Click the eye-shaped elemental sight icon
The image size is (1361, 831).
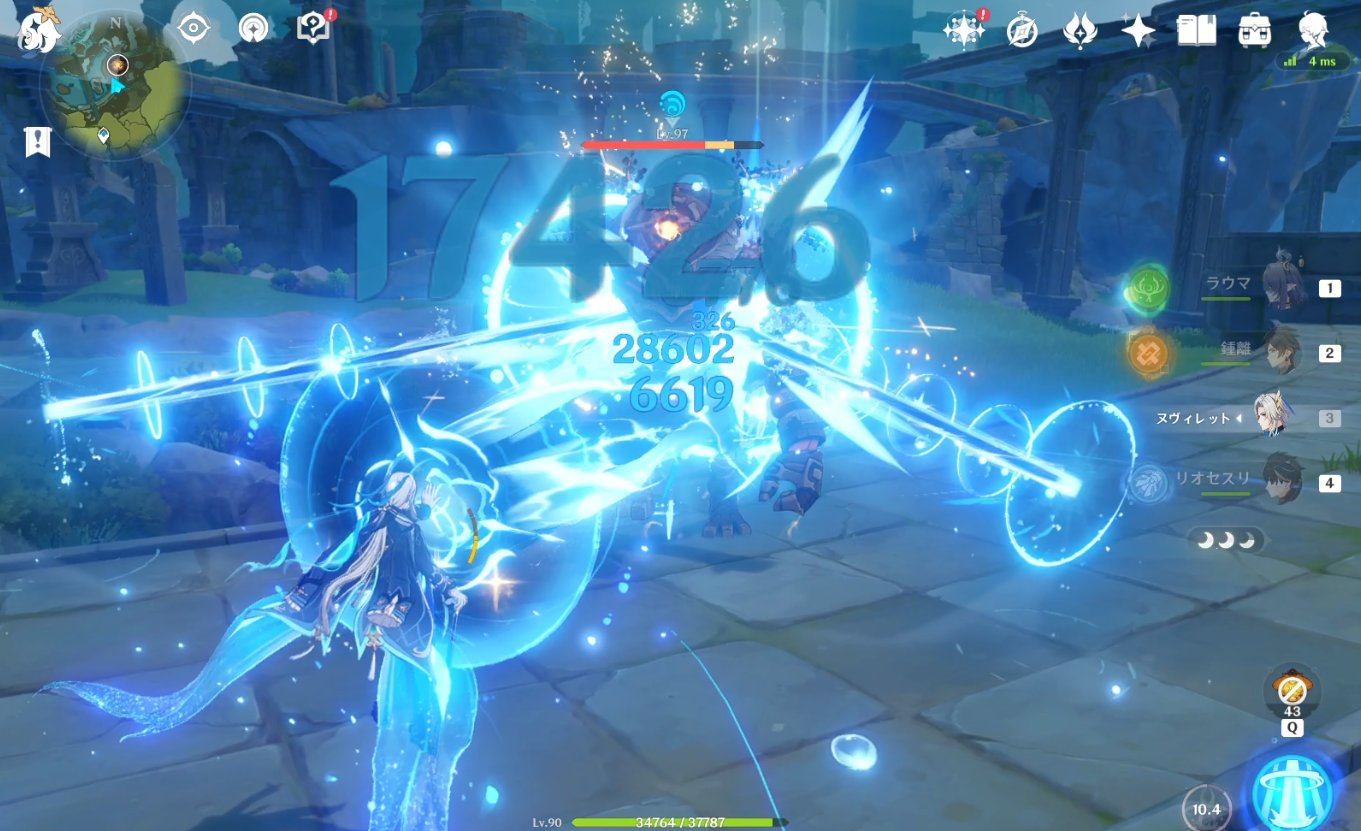click(x=193, y=28)
